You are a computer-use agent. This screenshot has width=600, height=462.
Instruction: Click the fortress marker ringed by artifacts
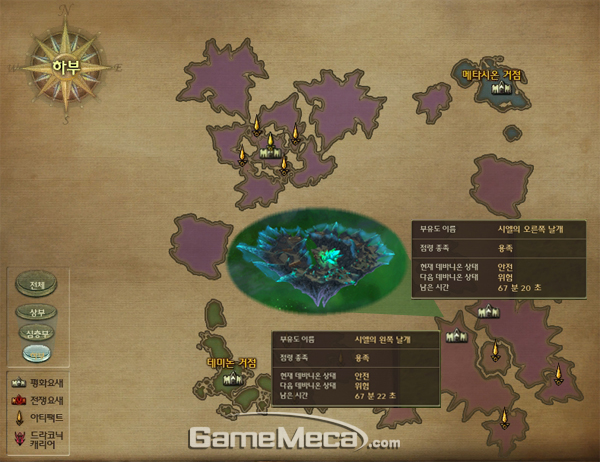[x=267, y=152]
